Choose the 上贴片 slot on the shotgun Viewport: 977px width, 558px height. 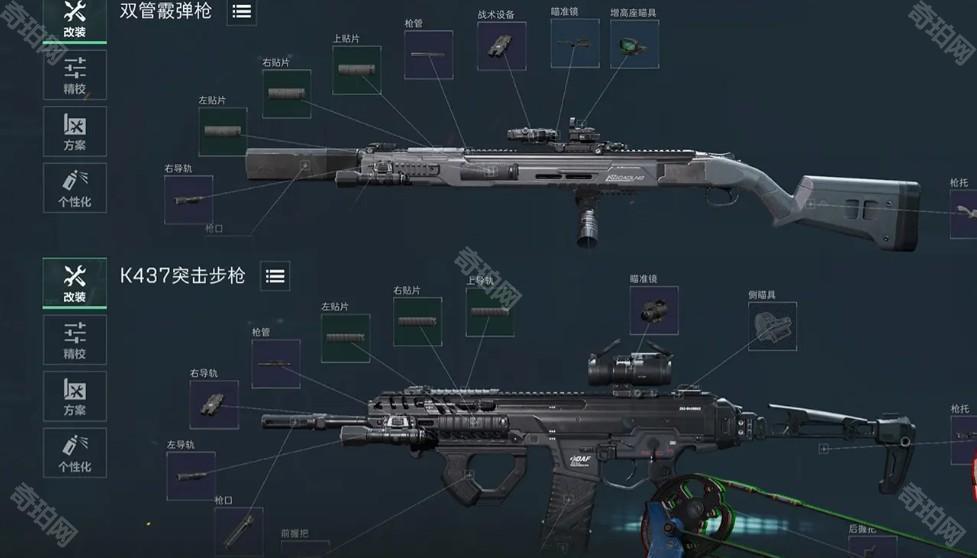pos(356,70)
